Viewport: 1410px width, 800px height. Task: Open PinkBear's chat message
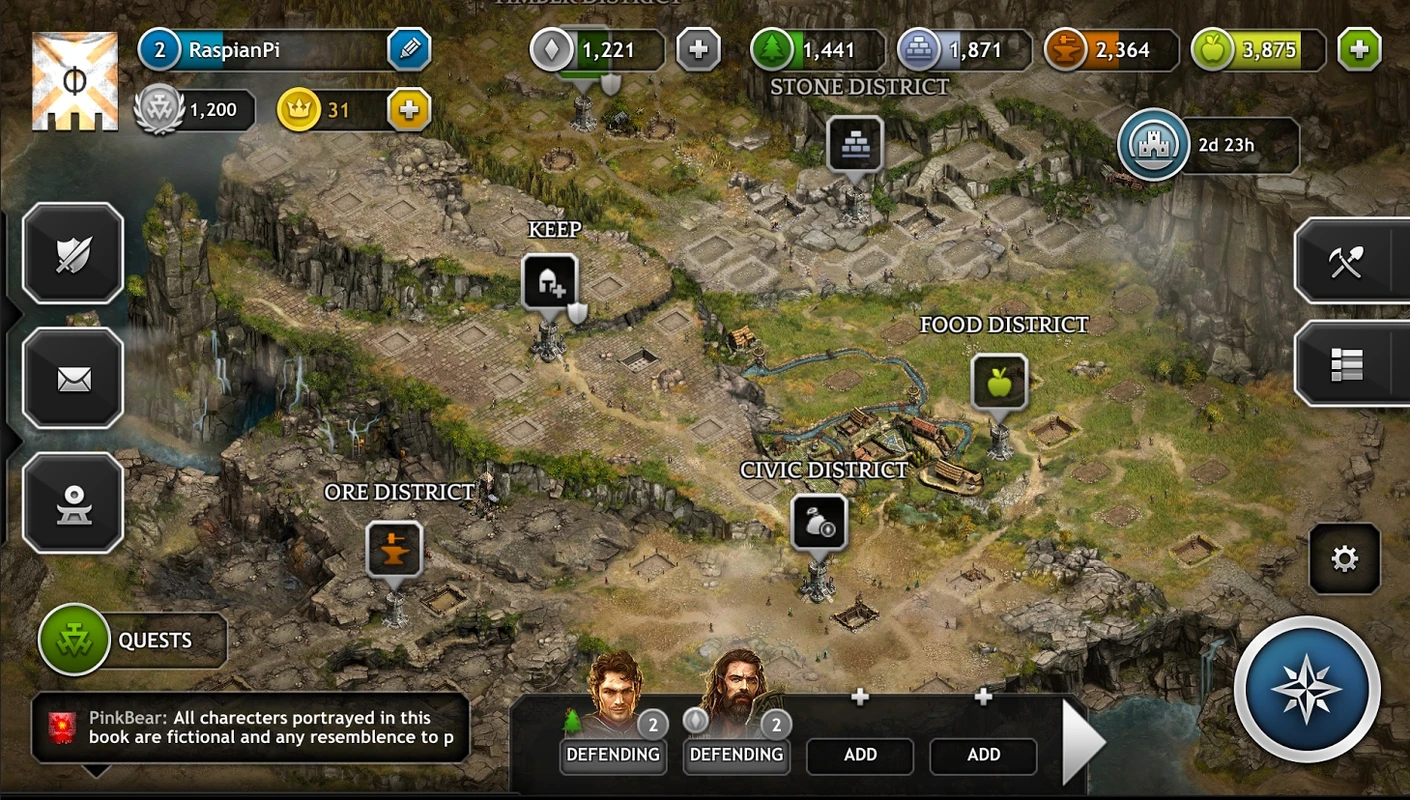pyautogui.click(x=250, y=726)
